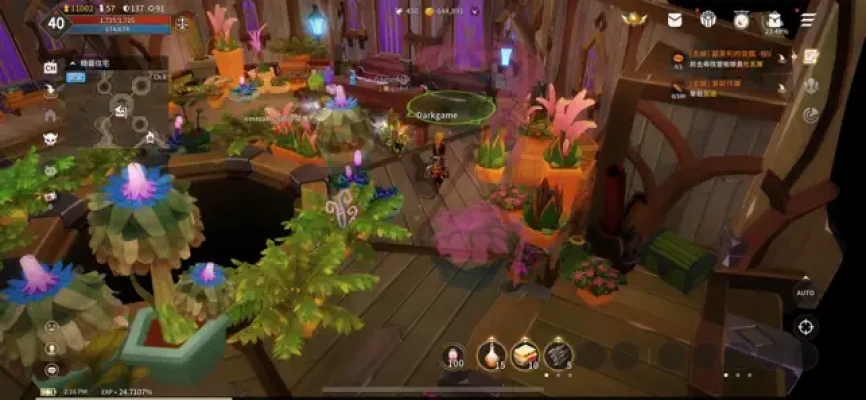Screen dimensions: 866x400
Task: Open the mail envelope icon
Action: click(676, 19)
